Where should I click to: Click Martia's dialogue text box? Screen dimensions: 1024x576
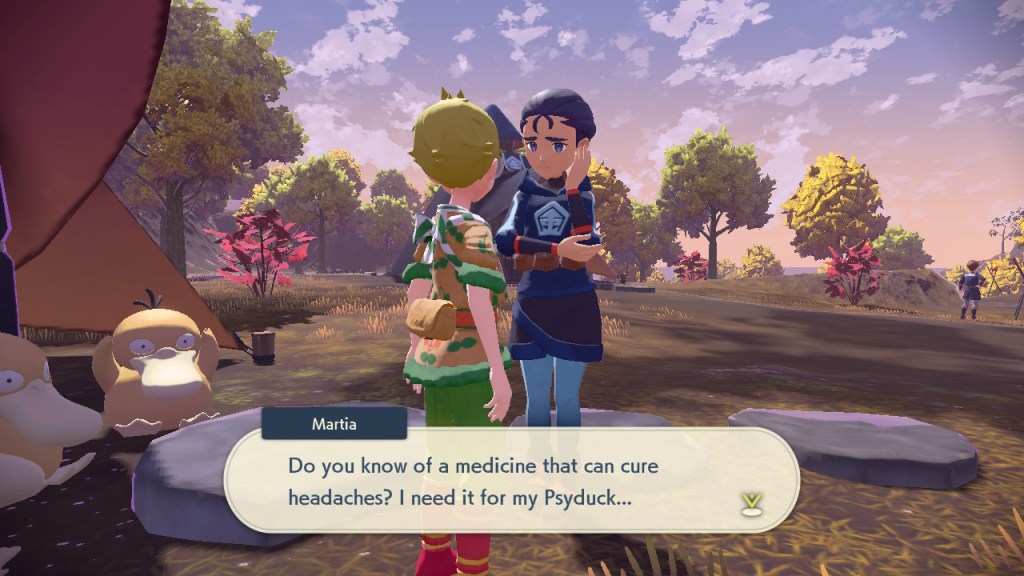(x=510, y=480)
